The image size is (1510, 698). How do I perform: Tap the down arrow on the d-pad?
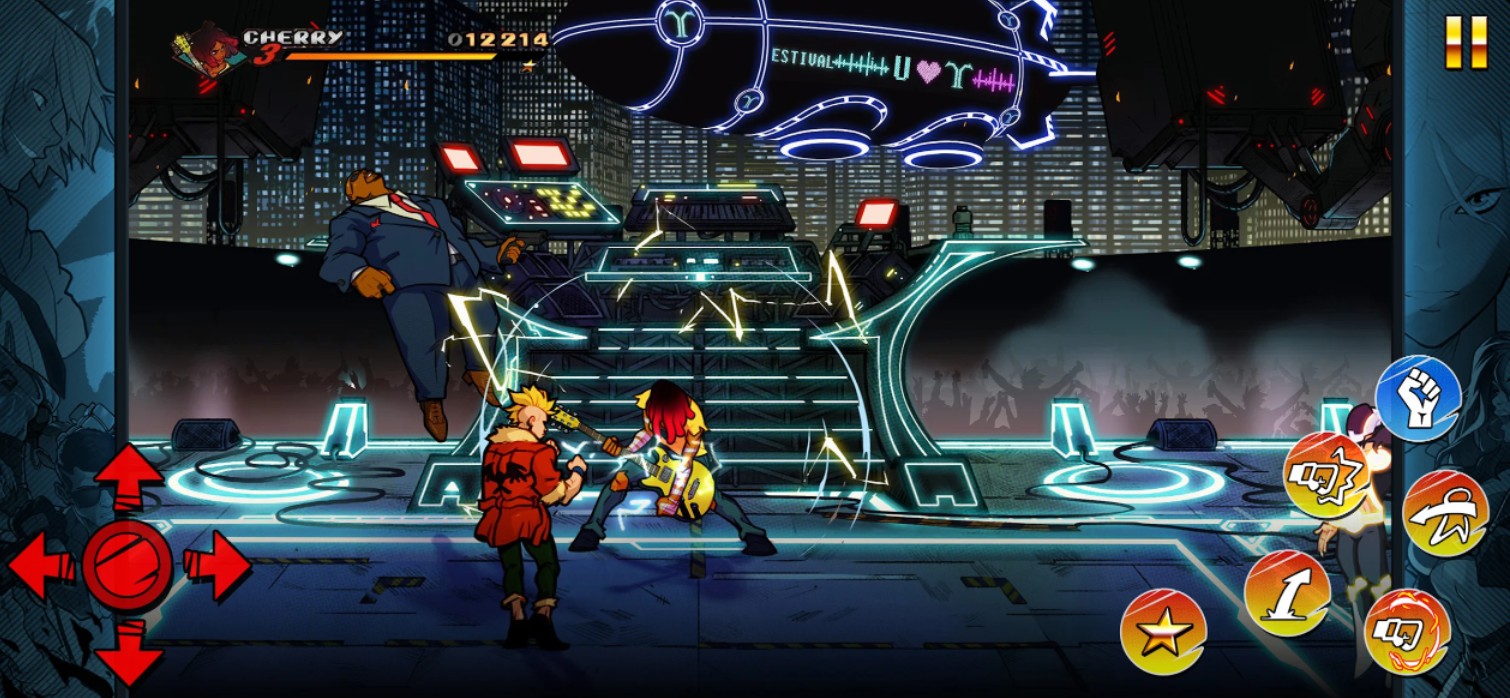(x=129, y=650)
